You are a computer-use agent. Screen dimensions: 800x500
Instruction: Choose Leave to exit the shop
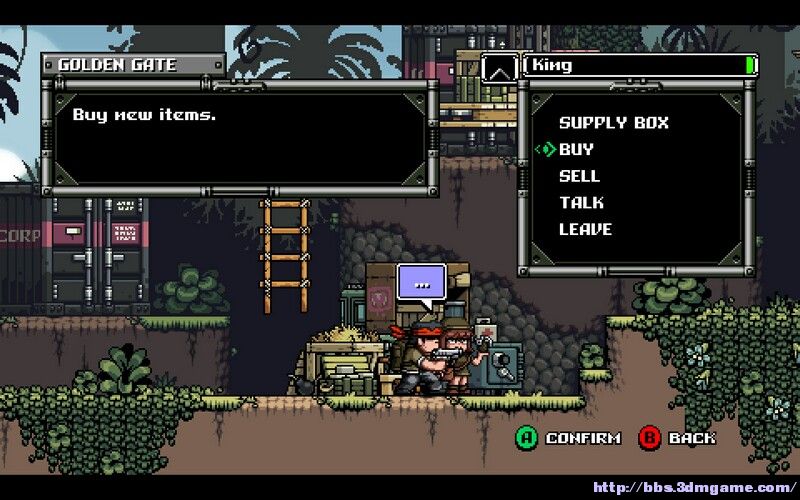[x=585, y=229]
